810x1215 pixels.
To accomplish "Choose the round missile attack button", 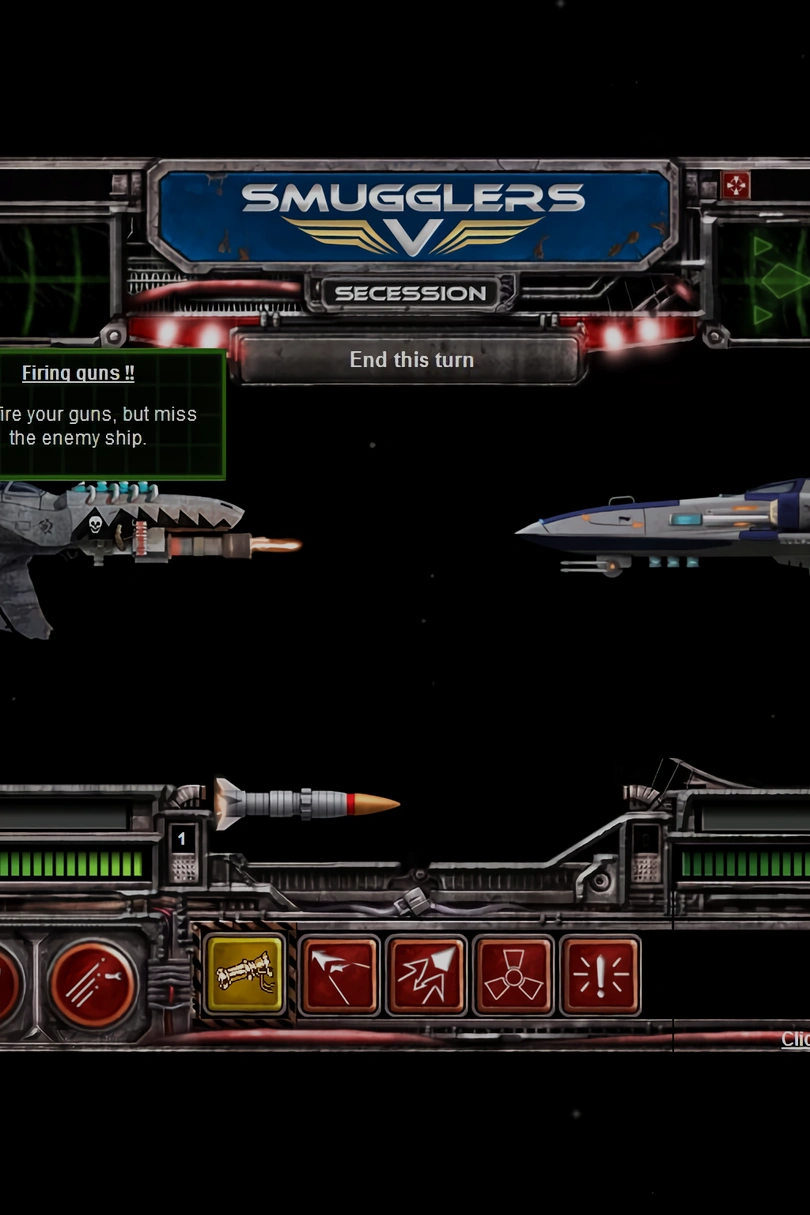I will click(93, 983).
